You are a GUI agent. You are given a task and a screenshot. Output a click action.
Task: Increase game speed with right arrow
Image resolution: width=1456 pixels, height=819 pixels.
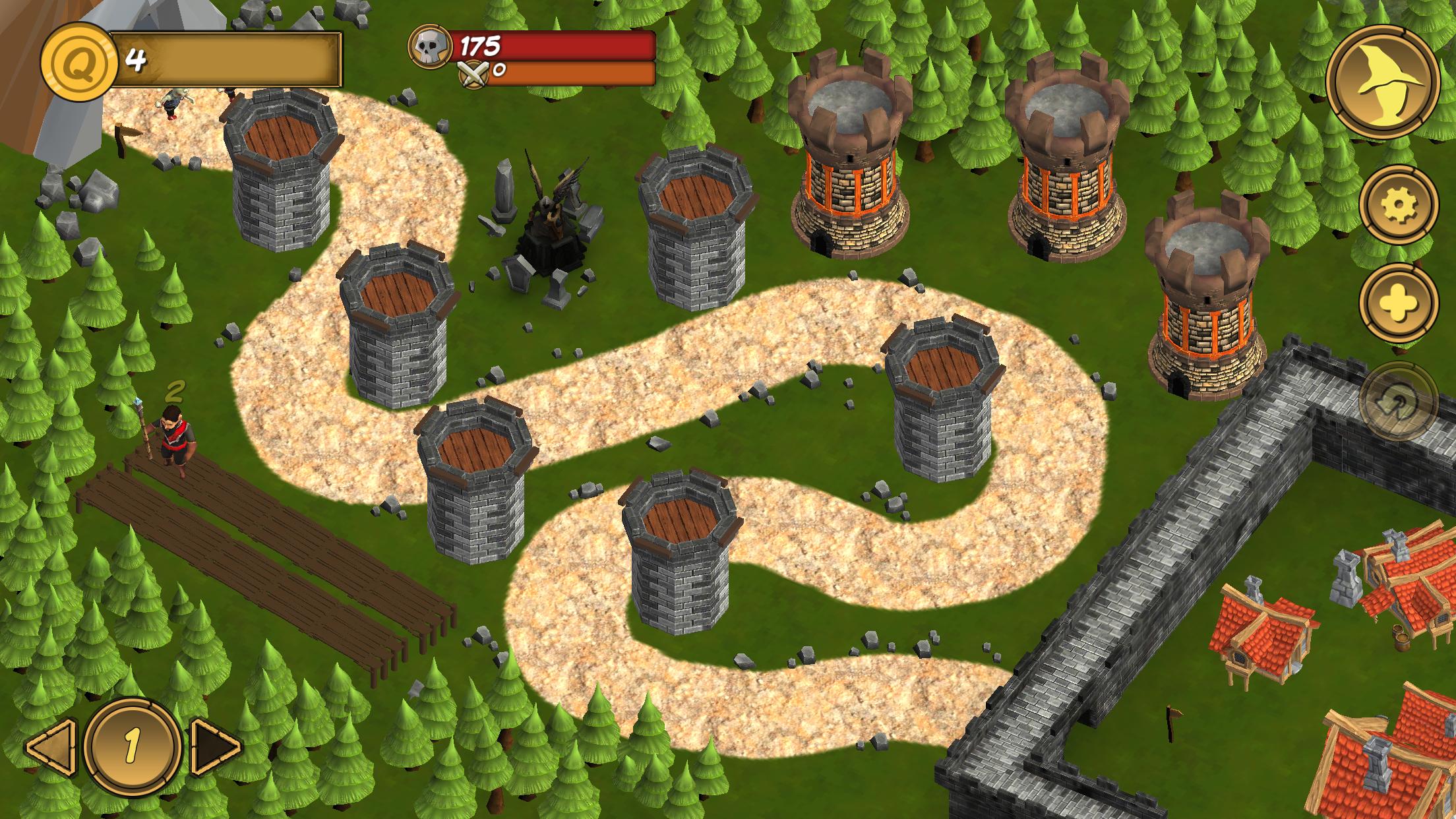[x=216, y=746]
